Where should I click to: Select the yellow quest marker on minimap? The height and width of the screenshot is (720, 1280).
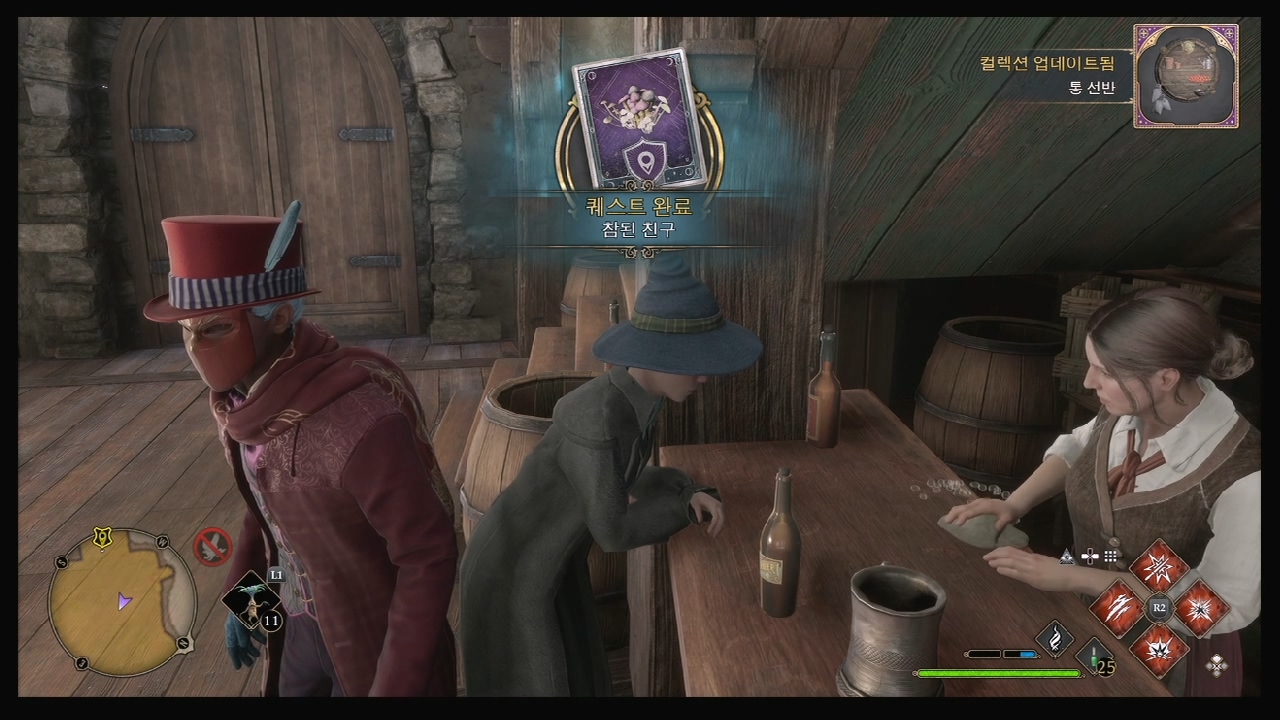tap(101, 538)
